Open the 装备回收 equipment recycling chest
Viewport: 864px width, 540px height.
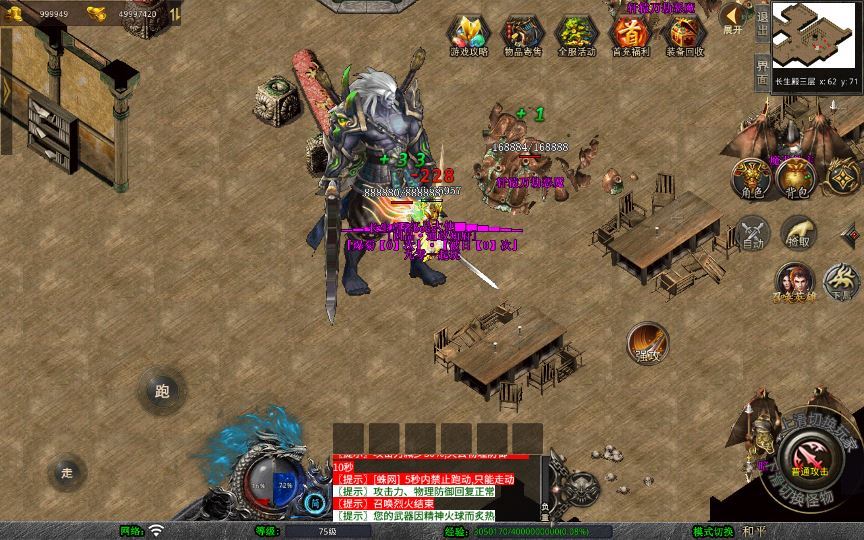(685, 37)
